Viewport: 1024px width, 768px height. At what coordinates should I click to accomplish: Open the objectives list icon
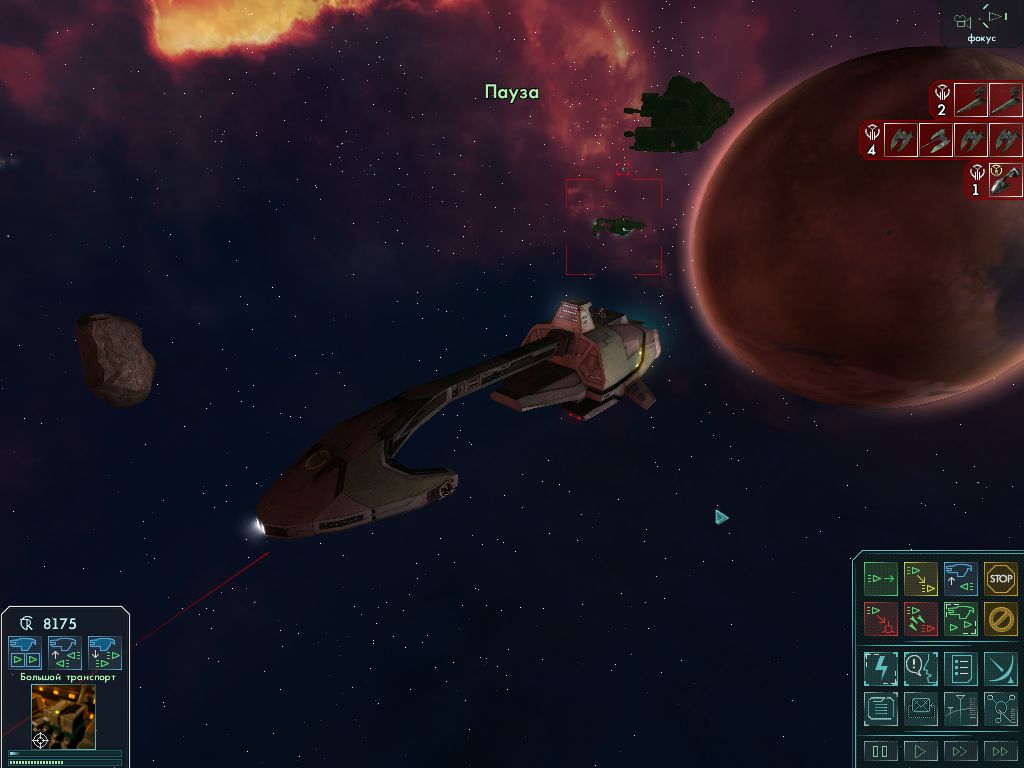tap(960, 668)
